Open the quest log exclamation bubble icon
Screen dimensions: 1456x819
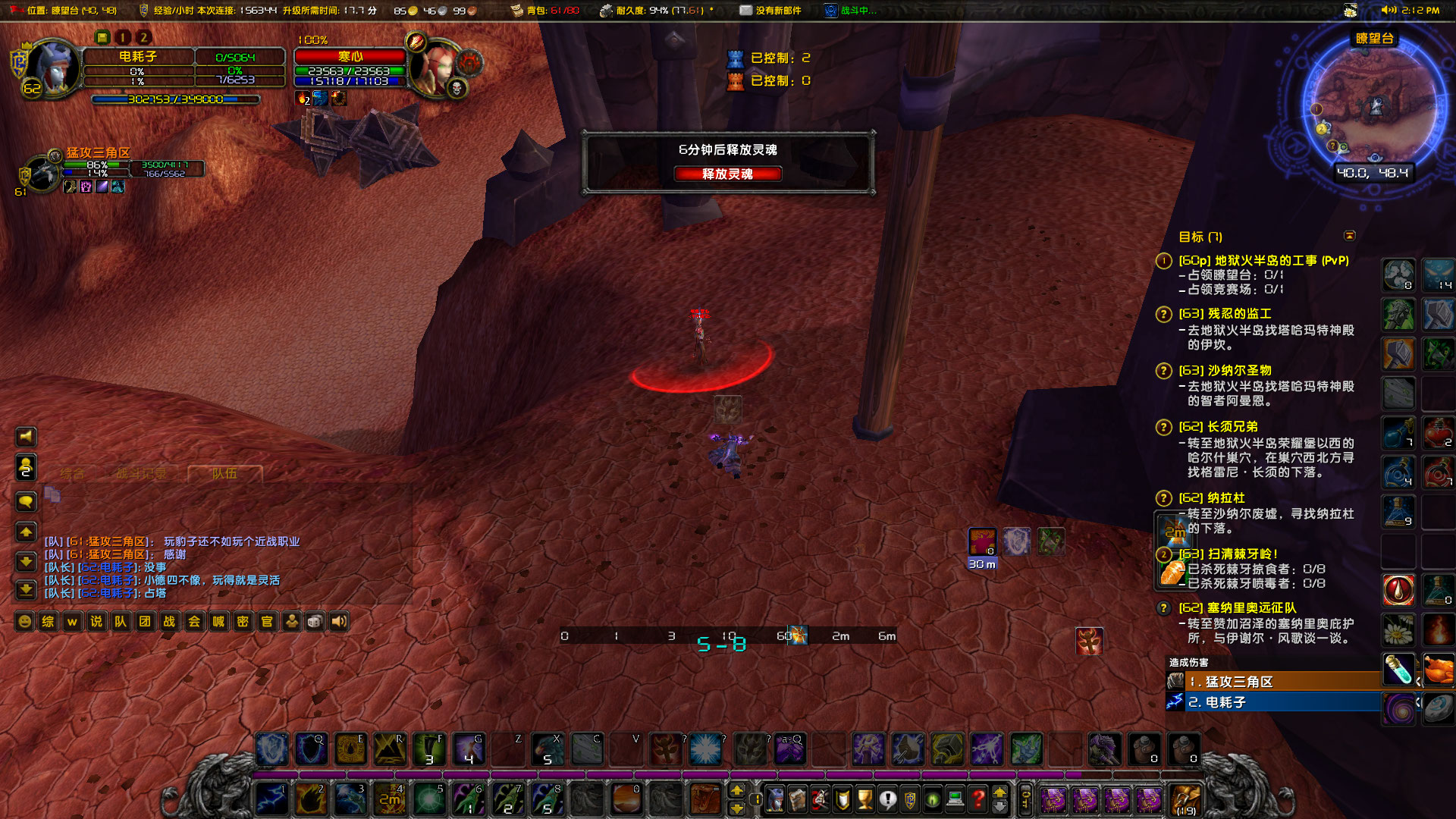pos(887,800)
